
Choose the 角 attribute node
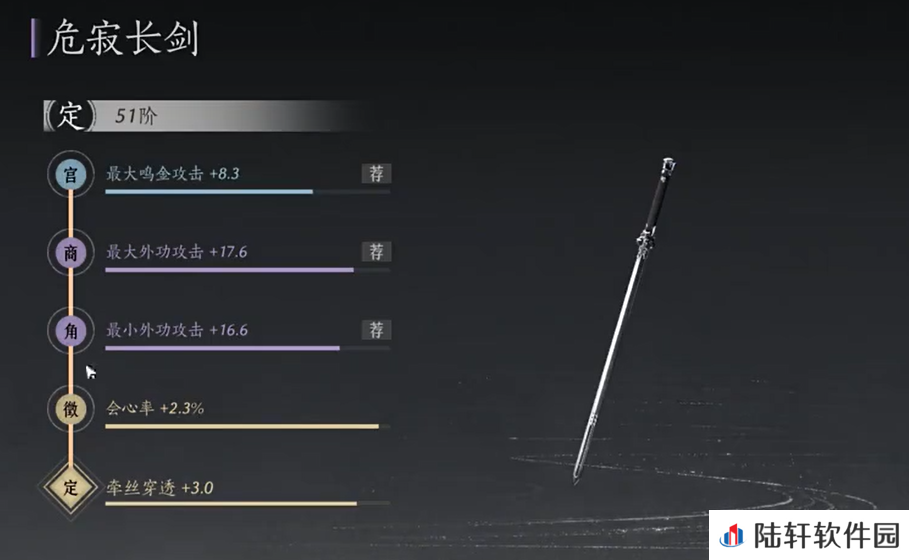70,332
